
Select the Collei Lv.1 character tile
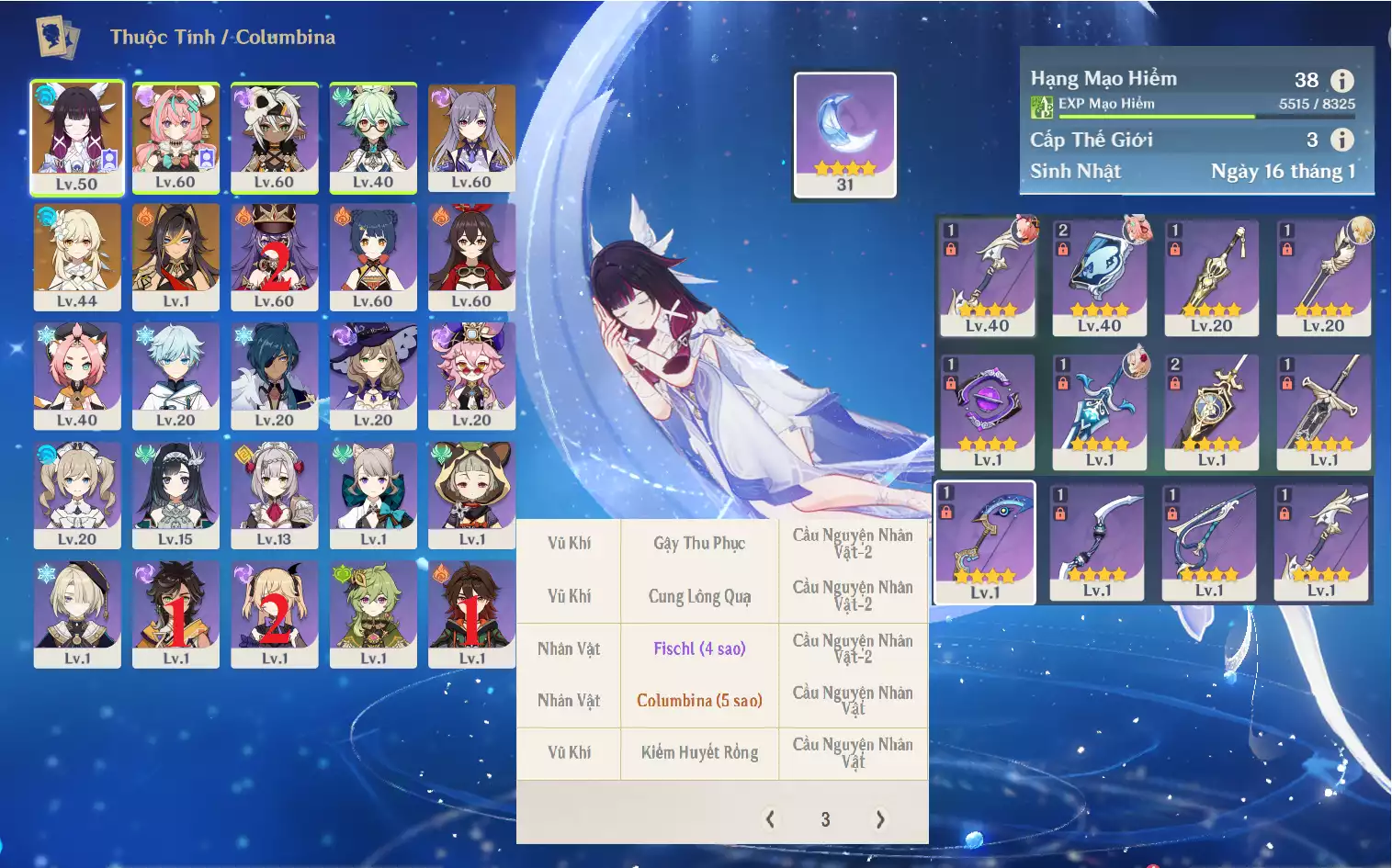tap(373, 614)
